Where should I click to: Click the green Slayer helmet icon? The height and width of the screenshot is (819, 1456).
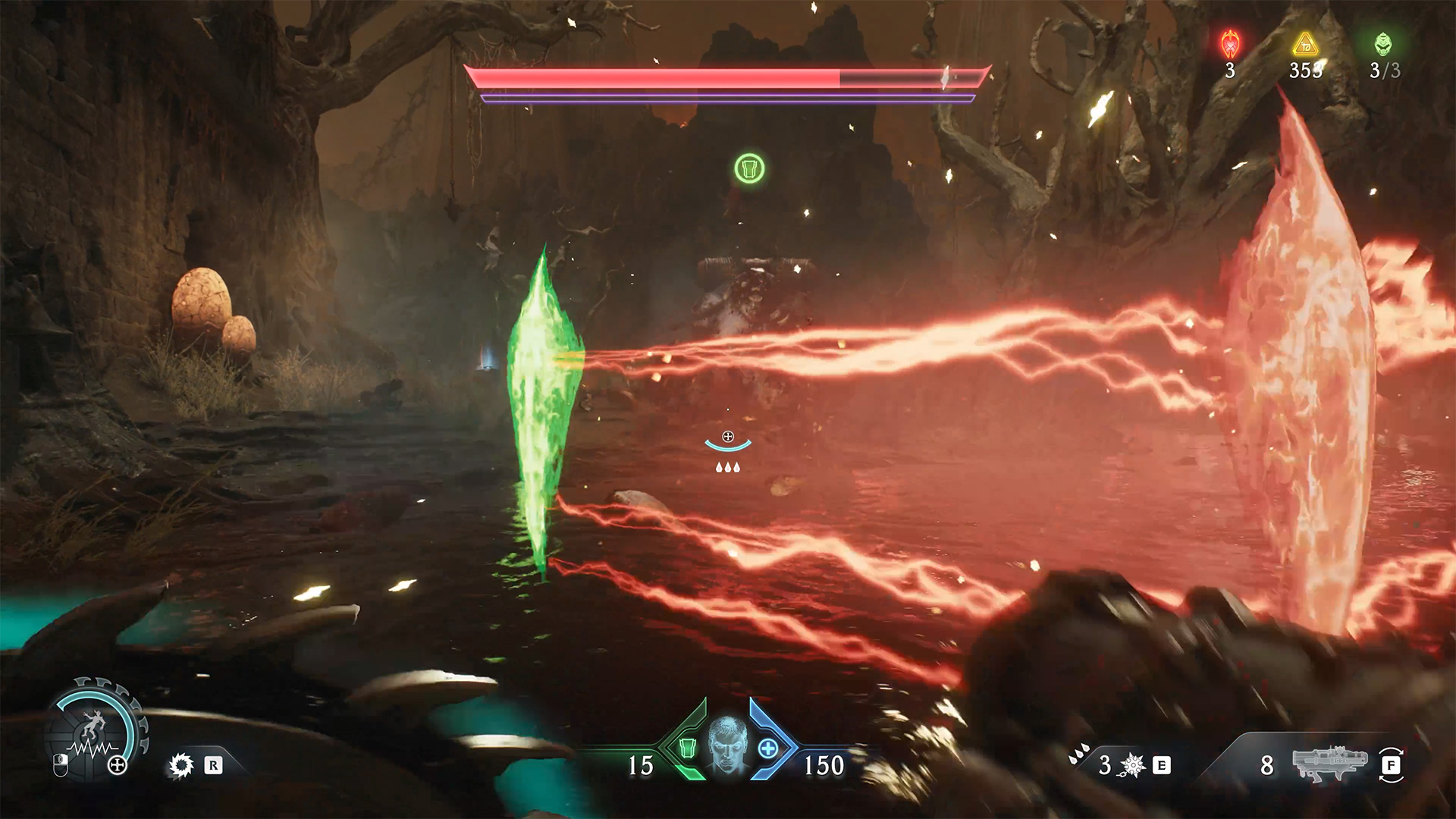[1383, 45]
